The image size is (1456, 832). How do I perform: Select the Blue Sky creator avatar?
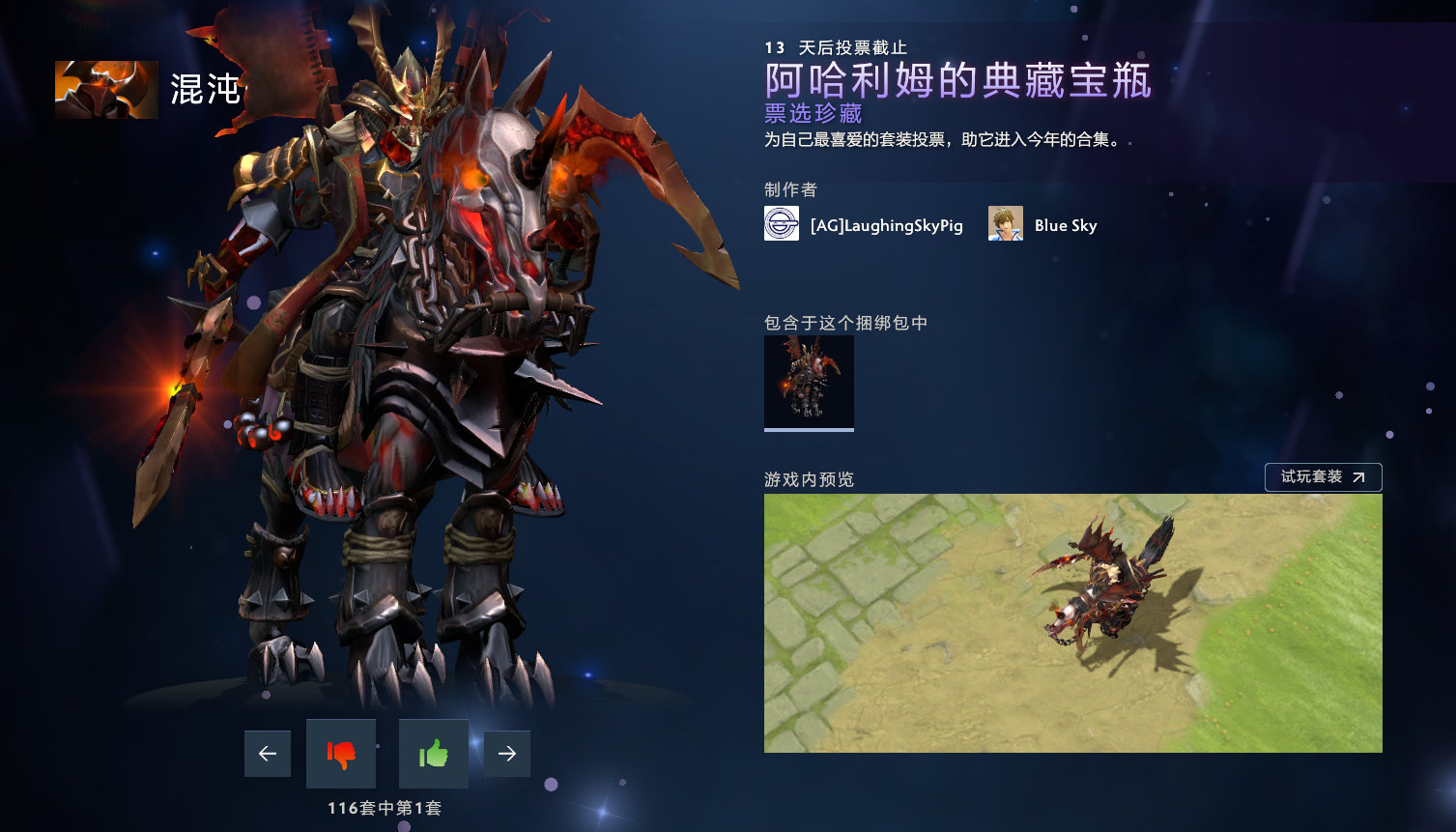tap(1004, 223)
